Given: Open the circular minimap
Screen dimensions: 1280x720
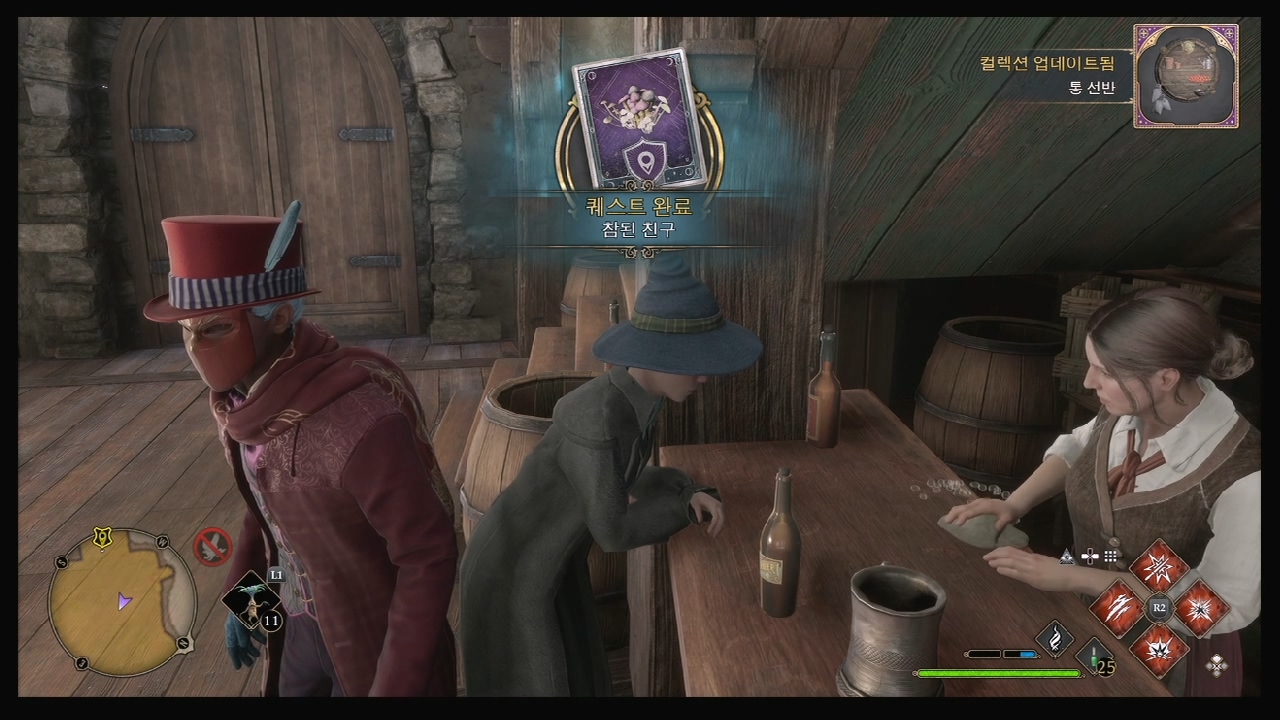Looking at the screenshot, I should (x=121, y=602).
